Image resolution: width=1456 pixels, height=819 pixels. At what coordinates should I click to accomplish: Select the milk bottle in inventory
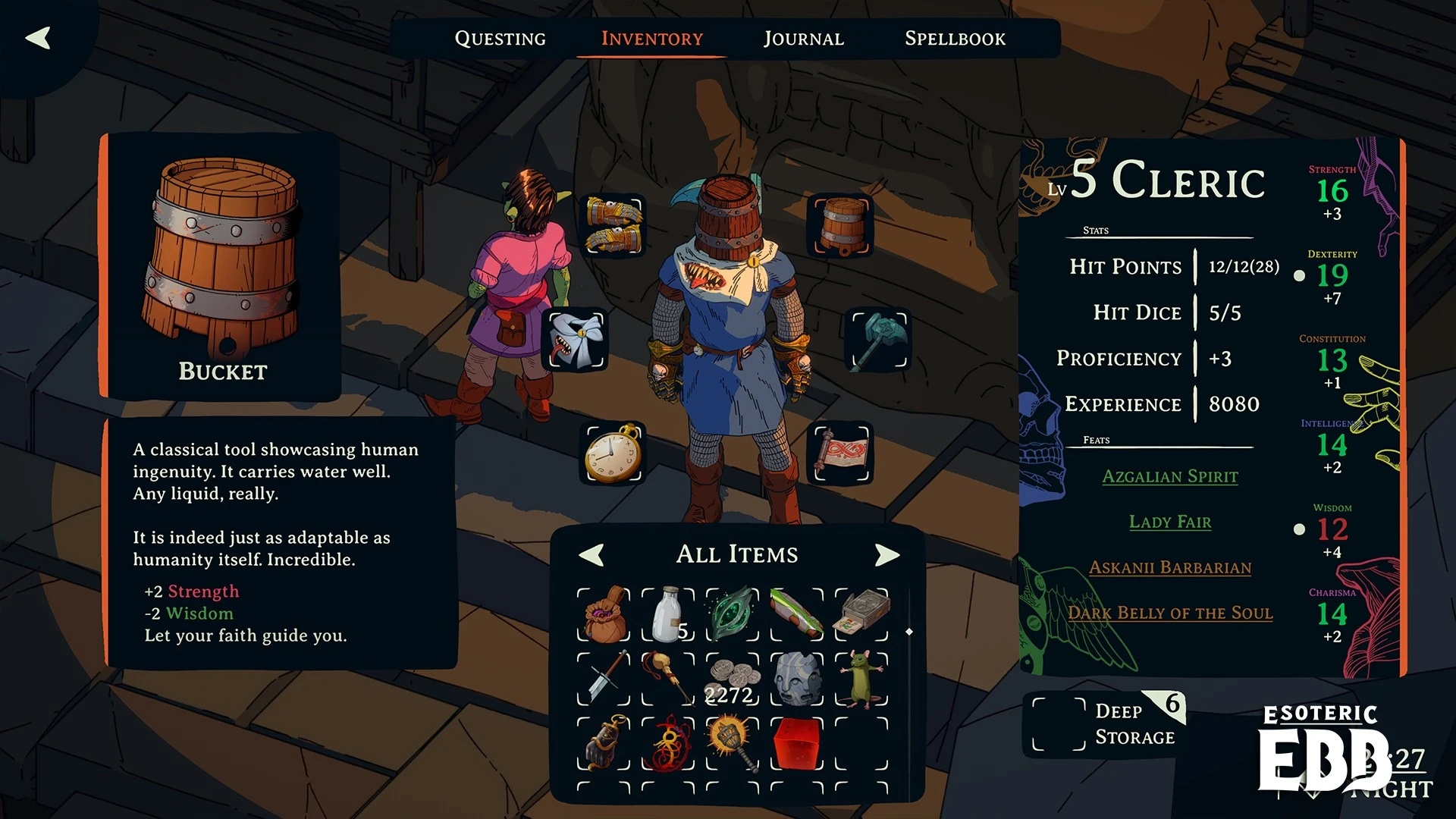coord(668,614)
